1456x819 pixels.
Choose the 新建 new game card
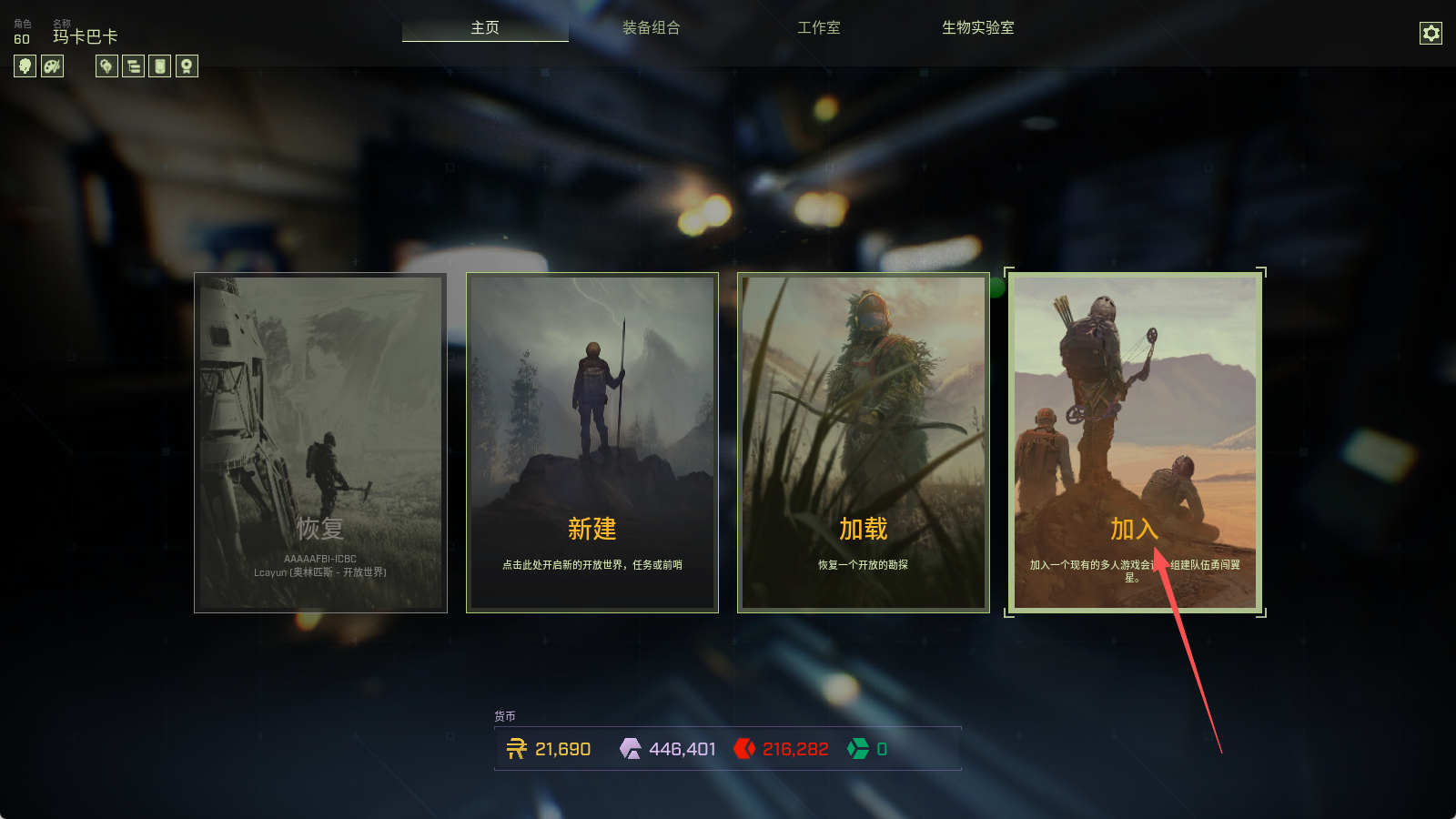click(591, 442)
